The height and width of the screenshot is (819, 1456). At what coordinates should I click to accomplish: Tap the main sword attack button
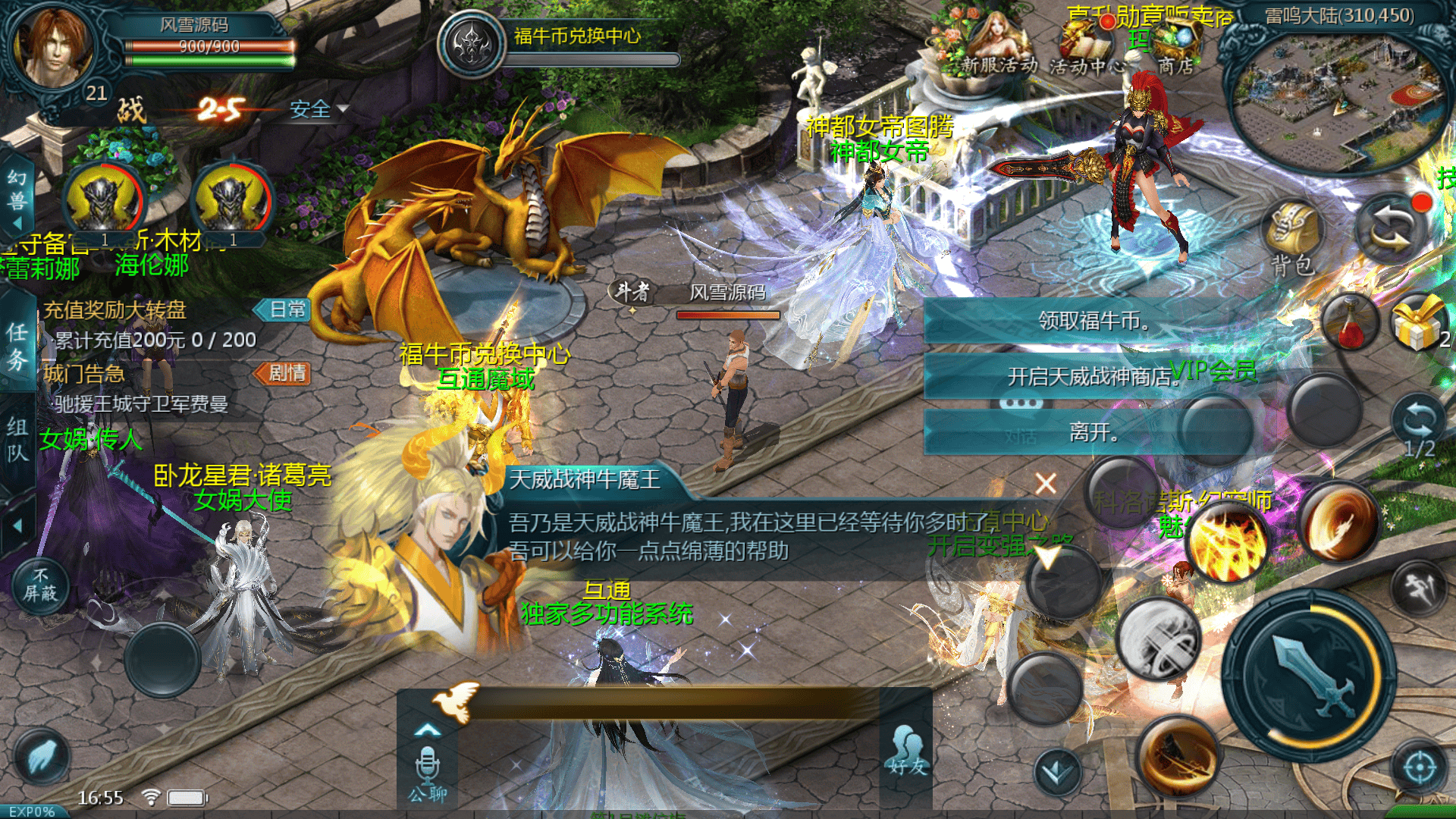point(1310,675)
